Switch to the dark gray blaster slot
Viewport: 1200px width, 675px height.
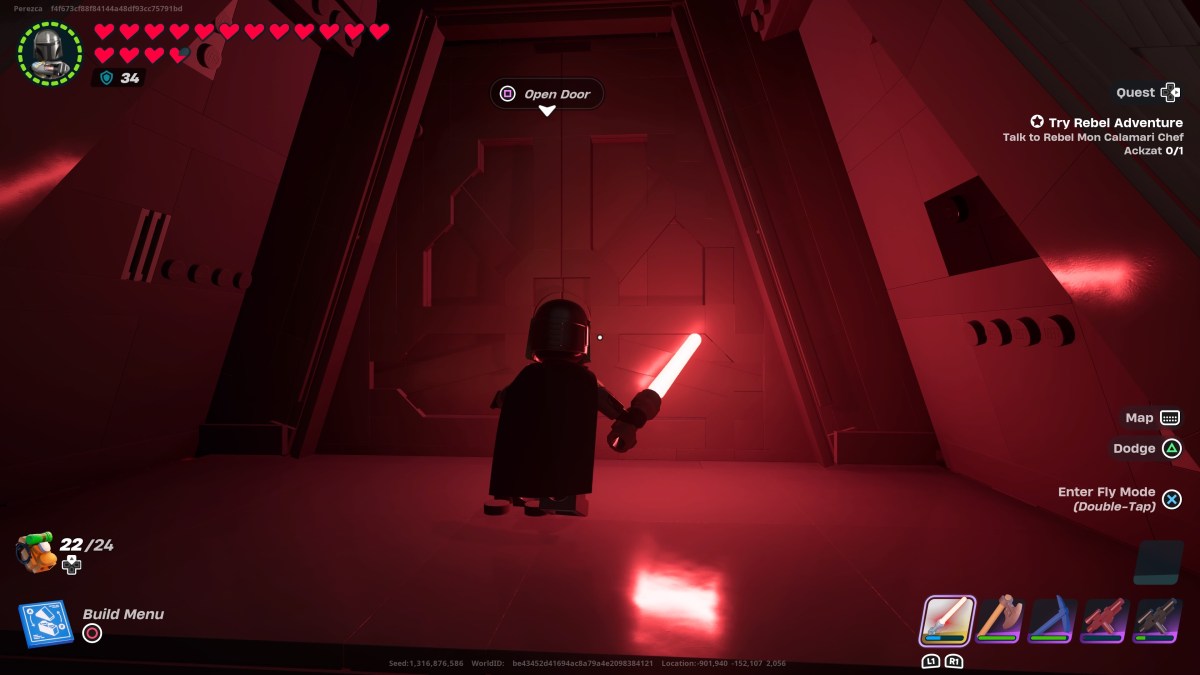coord(1158,620)
